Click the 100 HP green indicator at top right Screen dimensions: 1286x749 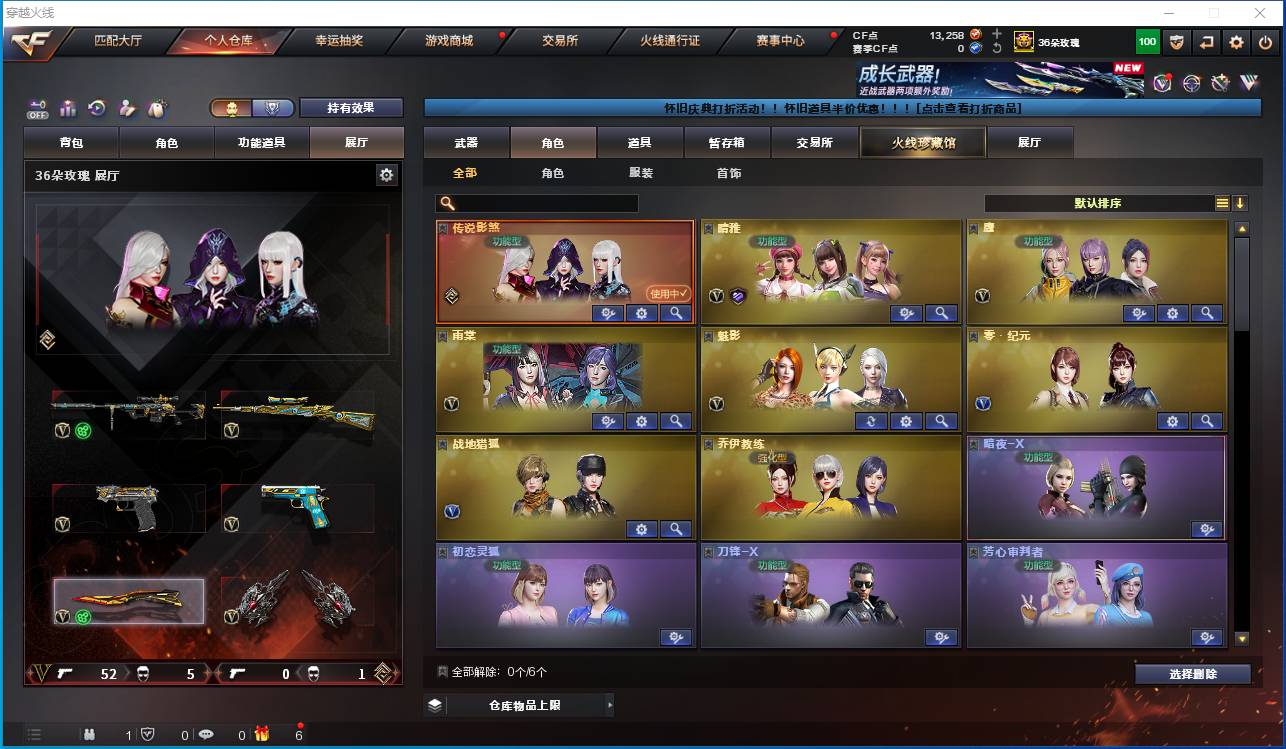point(1146,42)
